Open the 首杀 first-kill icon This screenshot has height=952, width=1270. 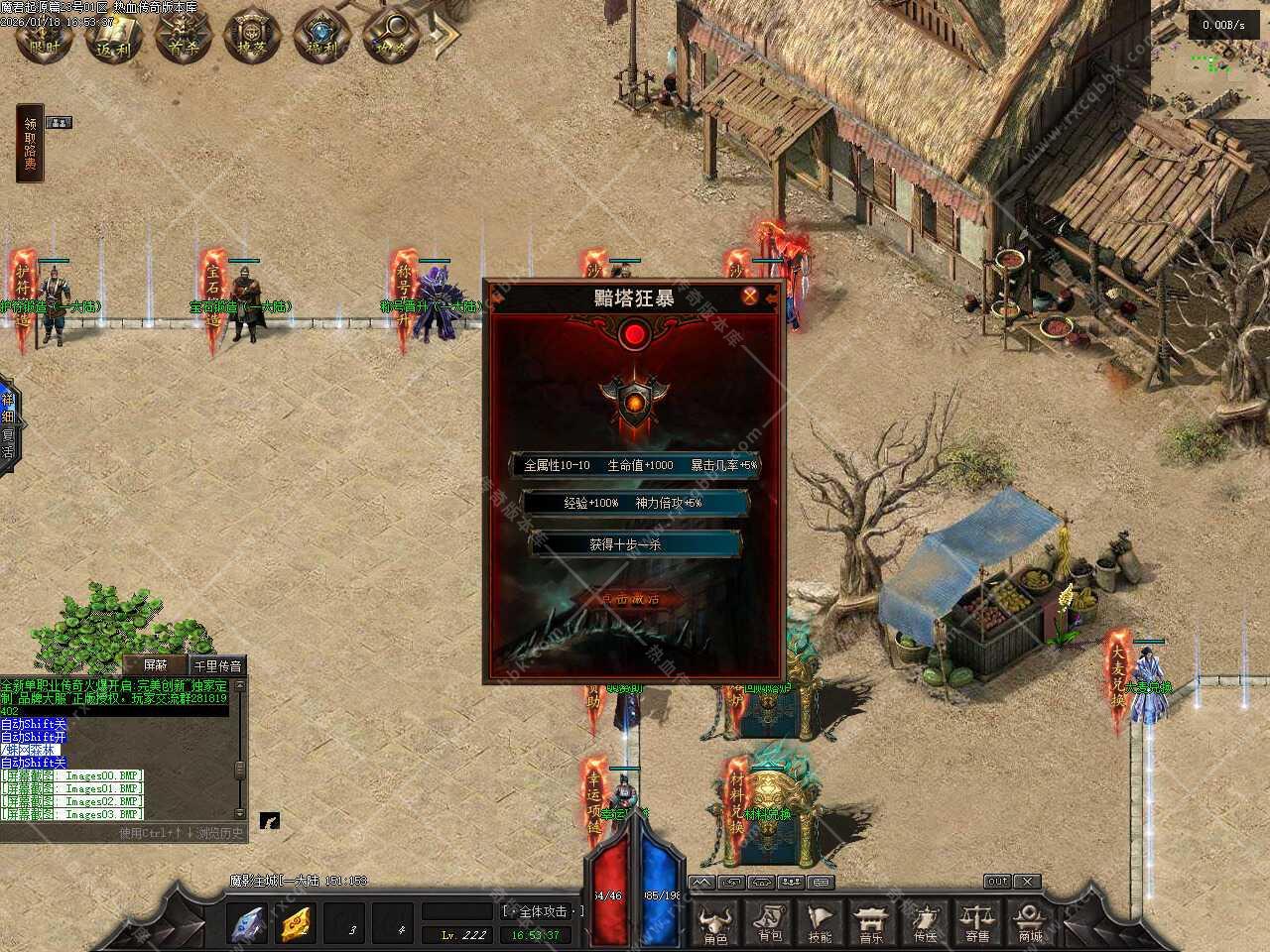(x=184, y=38)
